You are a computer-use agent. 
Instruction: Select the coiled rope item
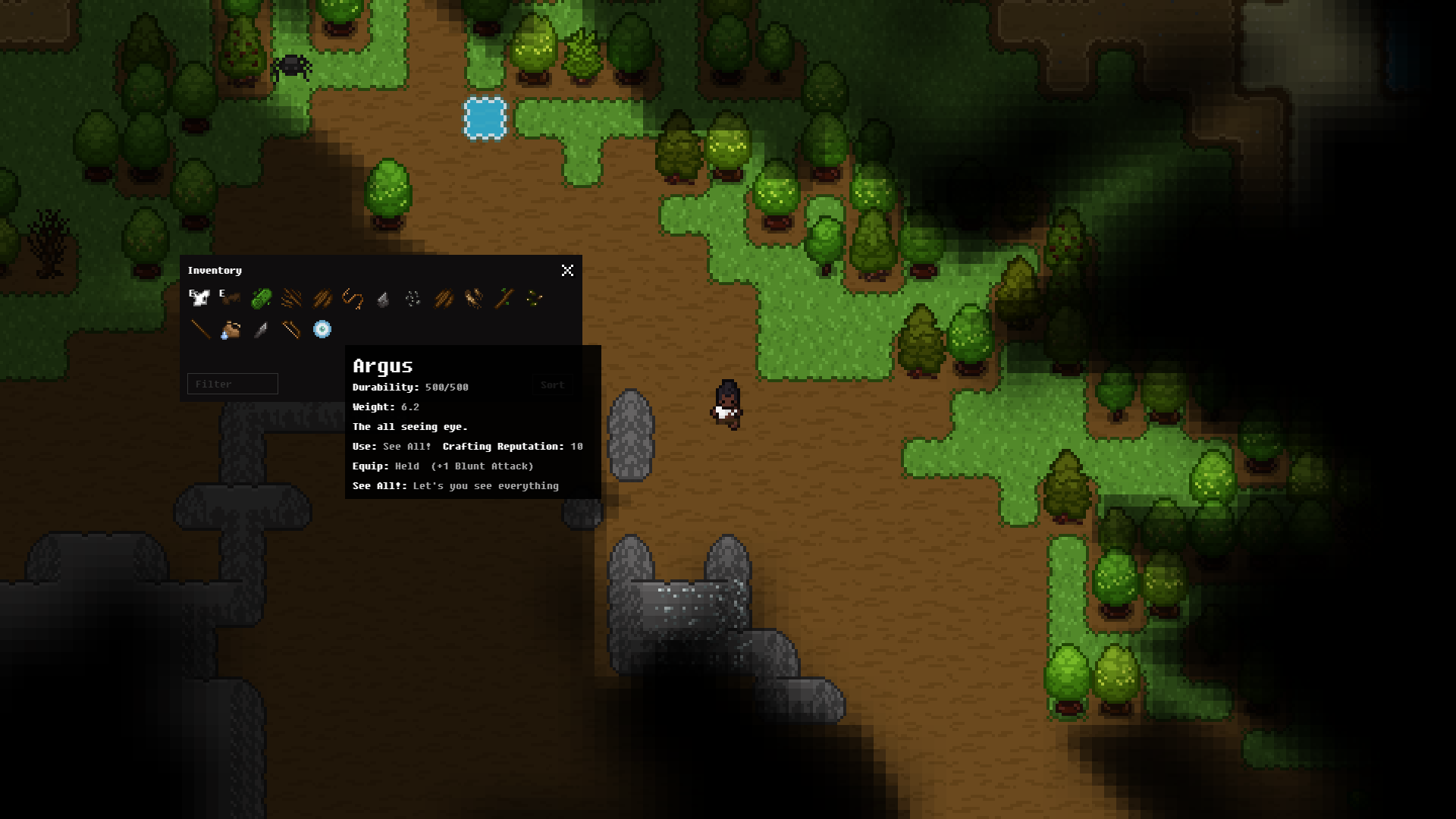pyautogui.click(x=353, y=298)
